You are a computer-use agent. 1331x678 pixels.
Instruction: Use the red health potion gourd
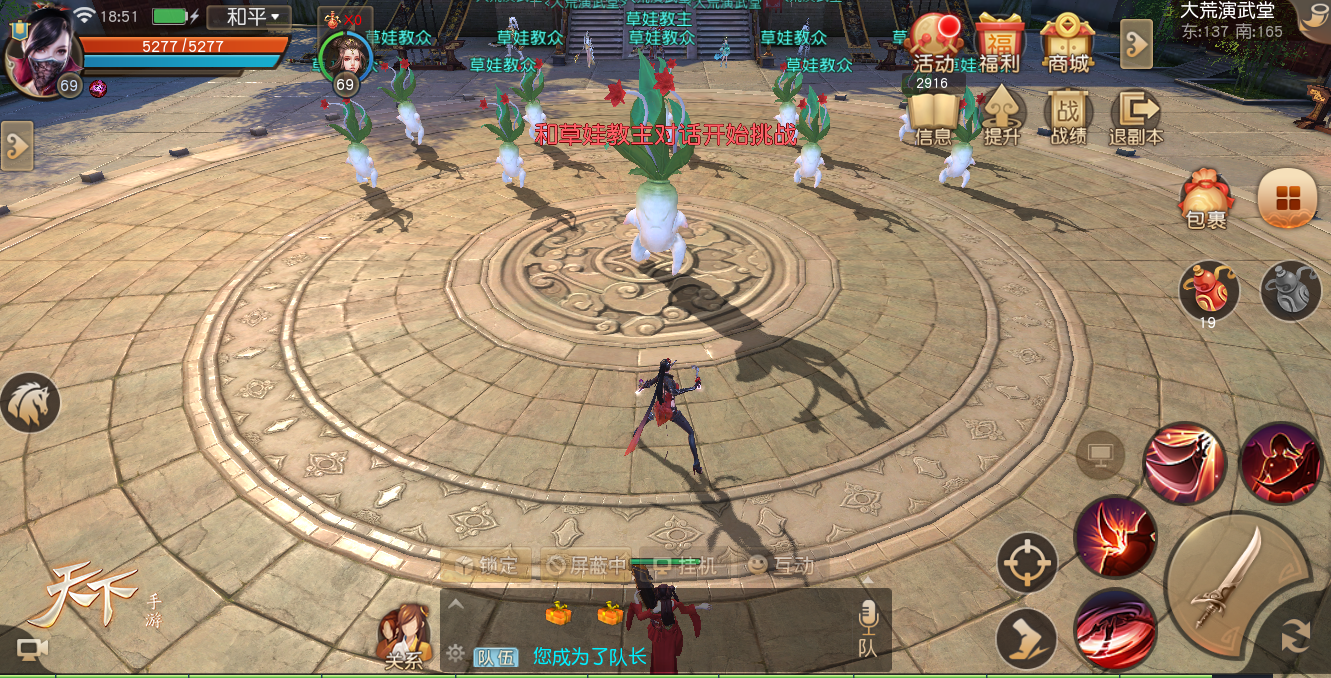tap(1208, 291)
